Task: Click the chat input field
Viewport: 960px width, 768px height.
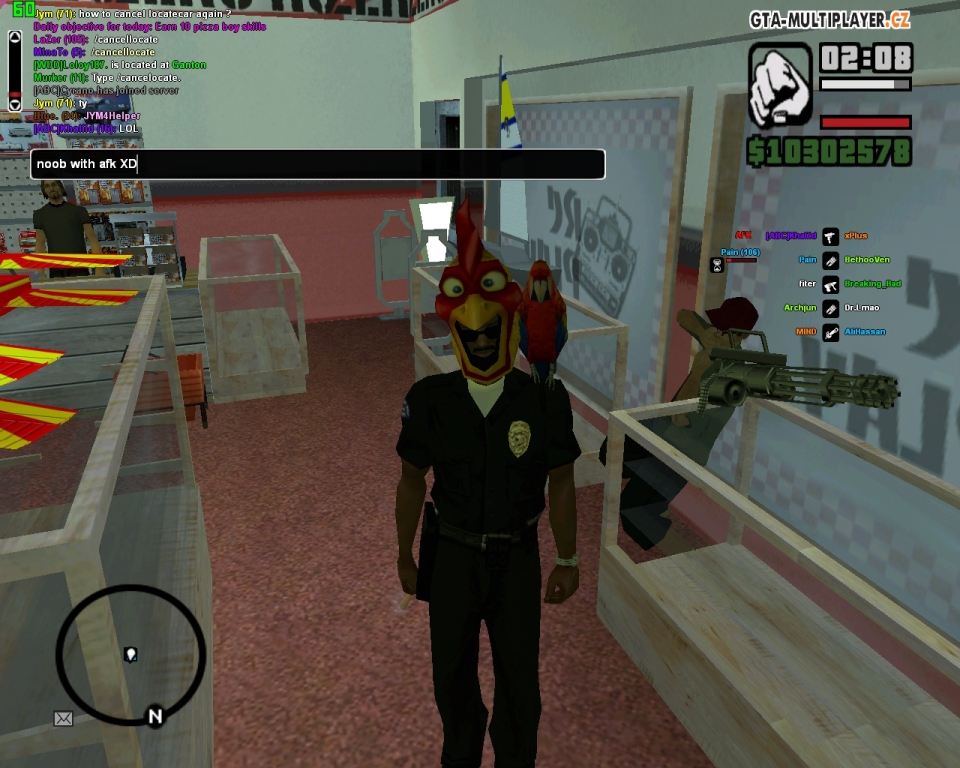Action: pos(317,164)
